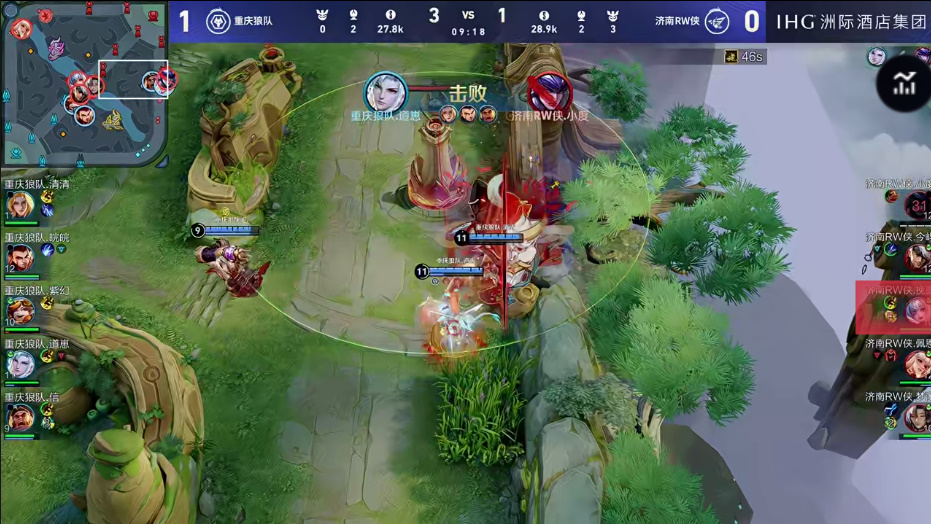This screenshot has width=931, height=524.
Task: Open the stats chart button
Action: tap(905, 85)
